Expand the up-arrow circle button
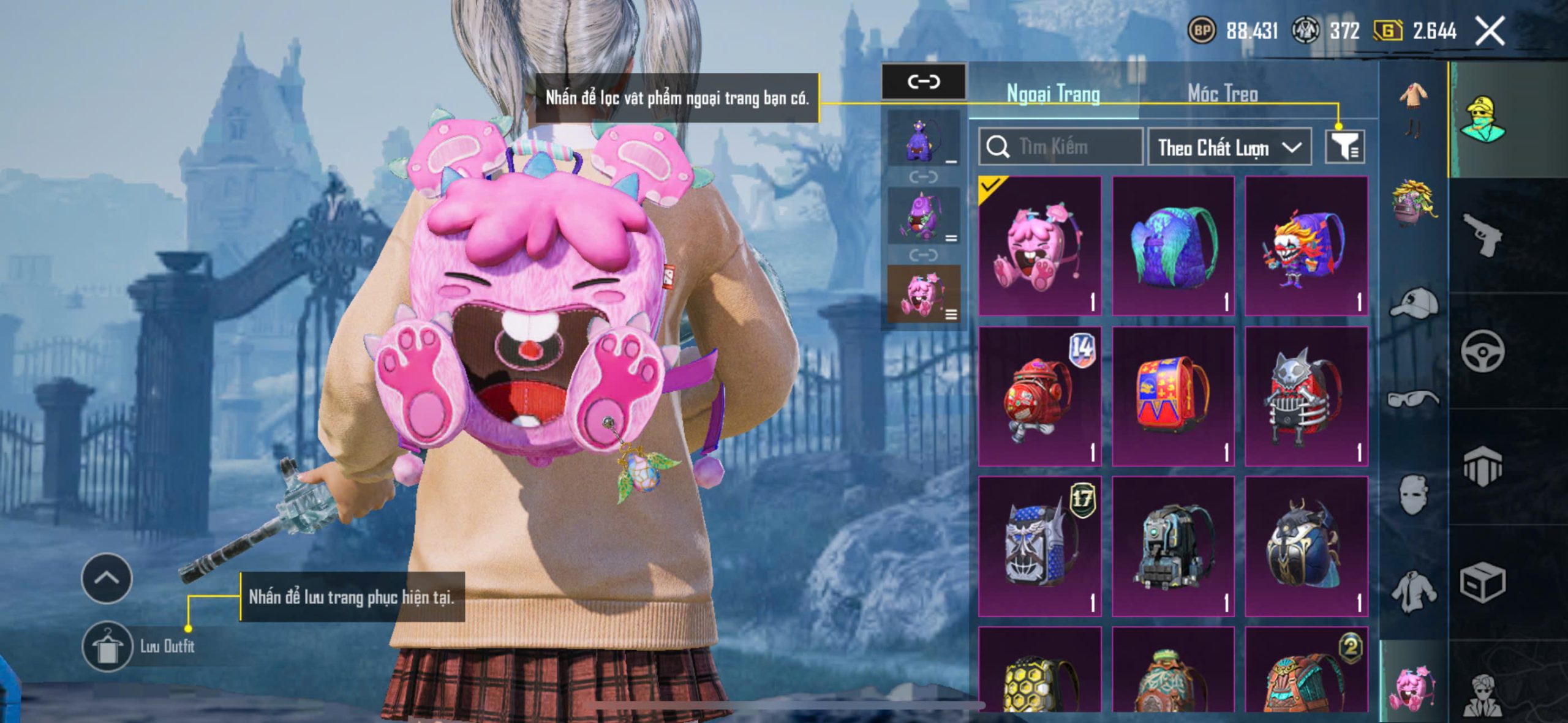Viewport: 1568px width, 723px height. click(107, 578)
